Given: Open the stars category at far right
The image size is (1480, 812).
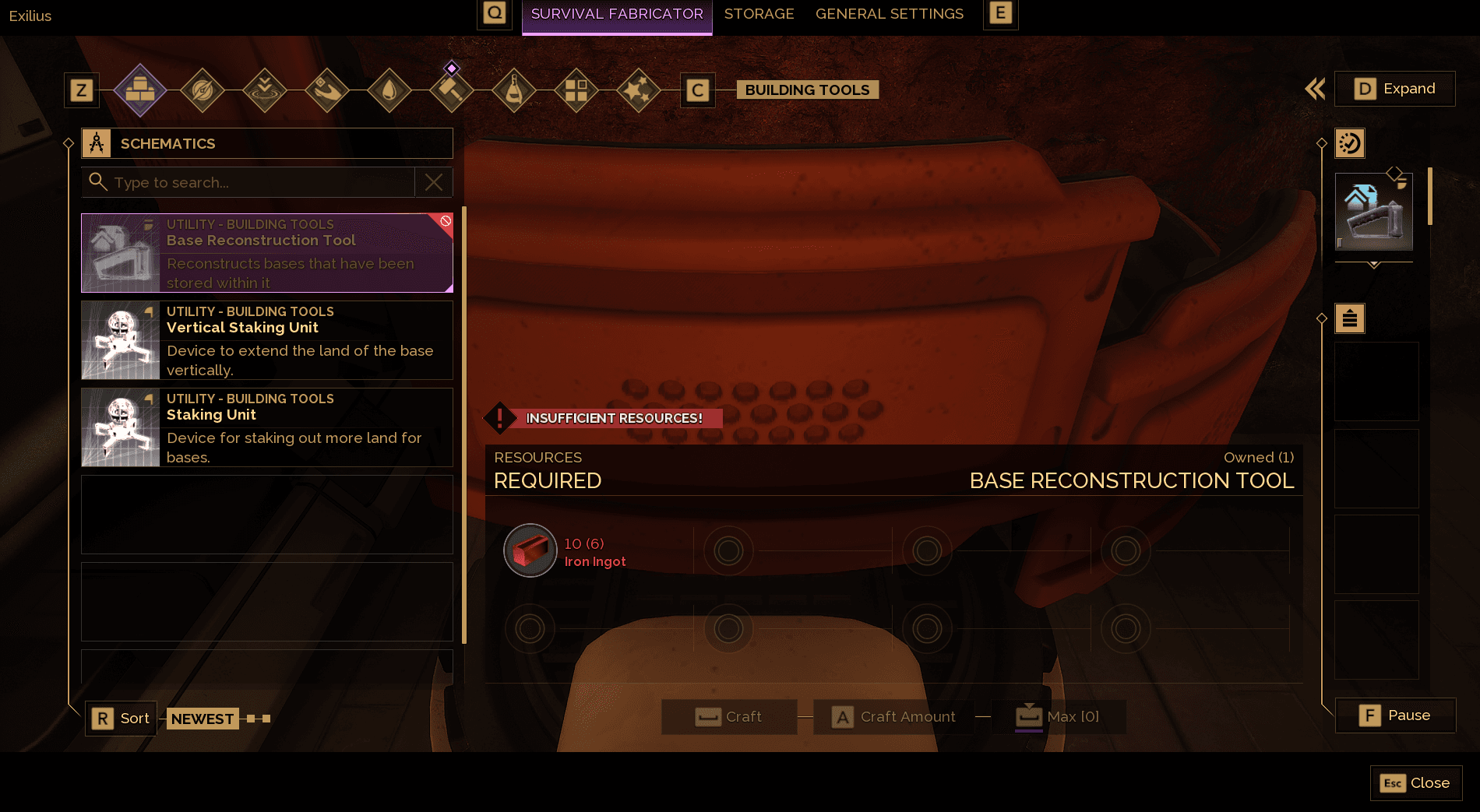Looking at the screenshot, I should tap(638, 89).
